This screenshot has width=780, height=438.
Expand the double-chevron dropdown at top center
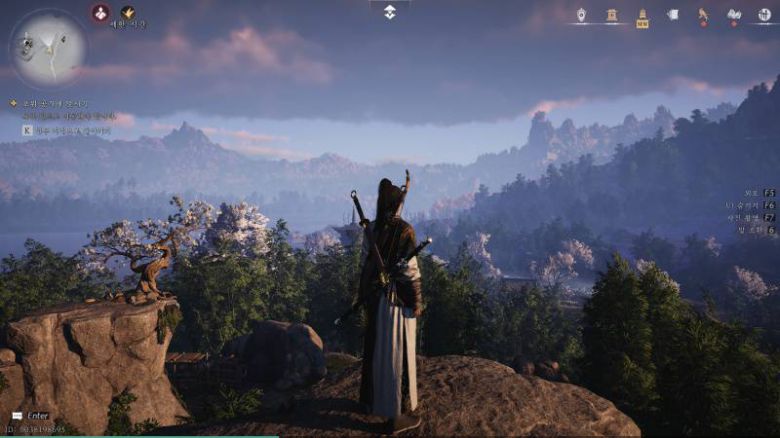click(390, 11)
